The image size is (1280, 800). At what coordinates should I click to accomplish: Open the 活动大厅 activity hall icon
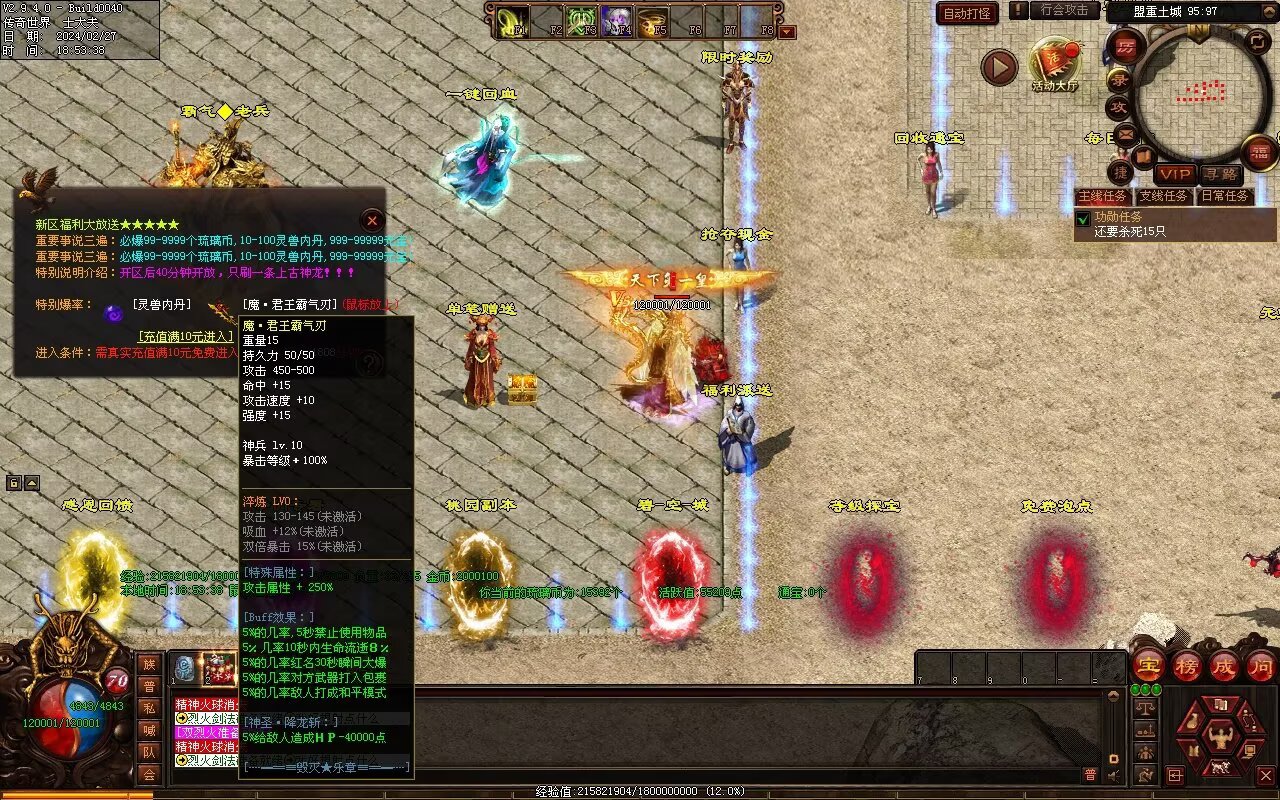click(x=1054, y=64)
